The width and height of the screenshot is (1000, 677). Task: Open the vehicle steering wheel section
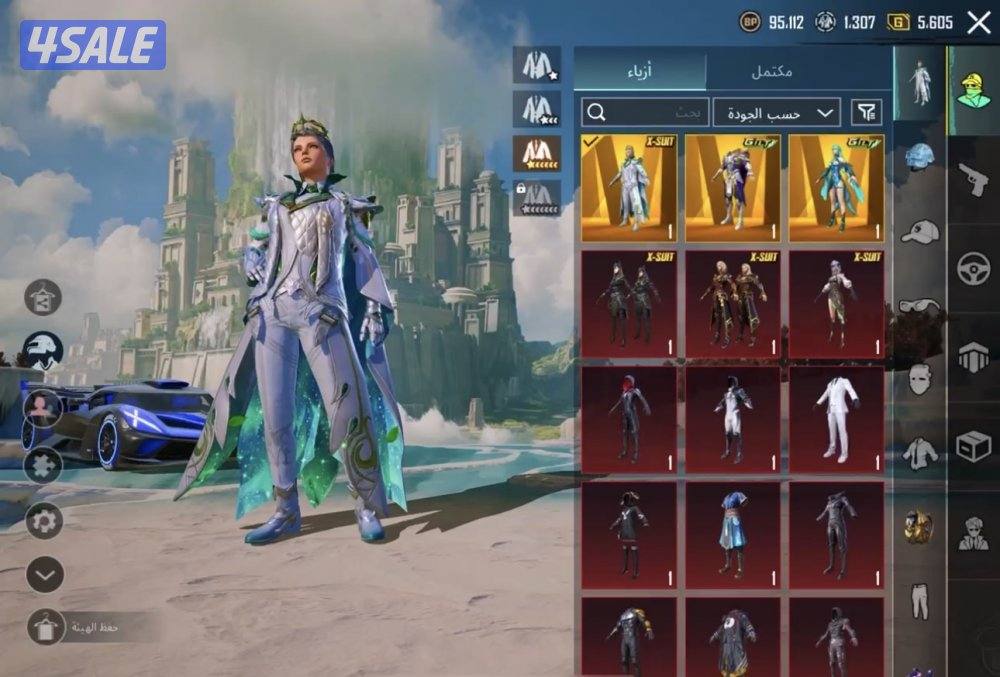click(973, 268)
